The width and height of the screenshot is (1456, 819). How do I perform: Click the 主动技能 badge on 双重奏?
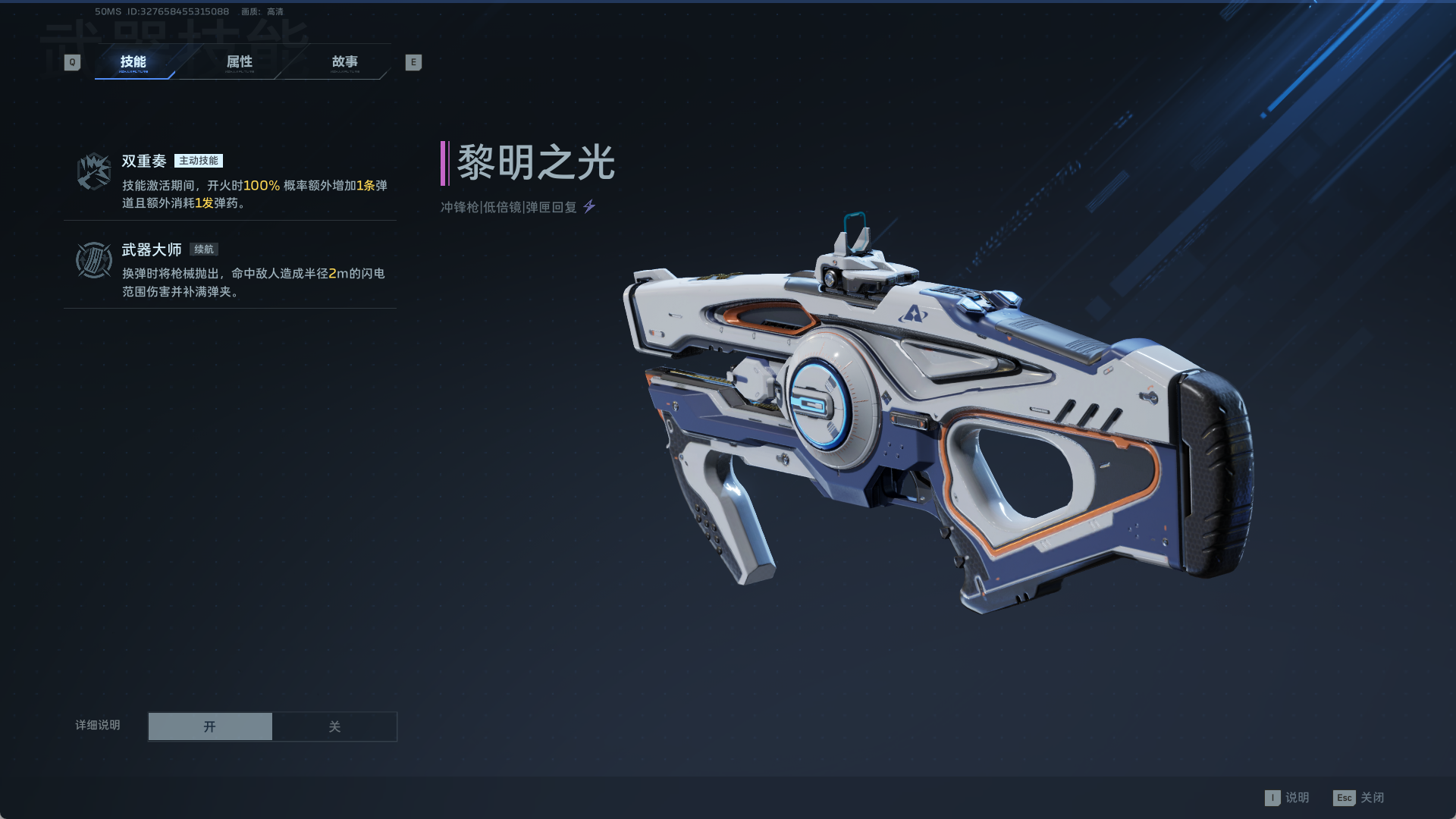point(199,161)
